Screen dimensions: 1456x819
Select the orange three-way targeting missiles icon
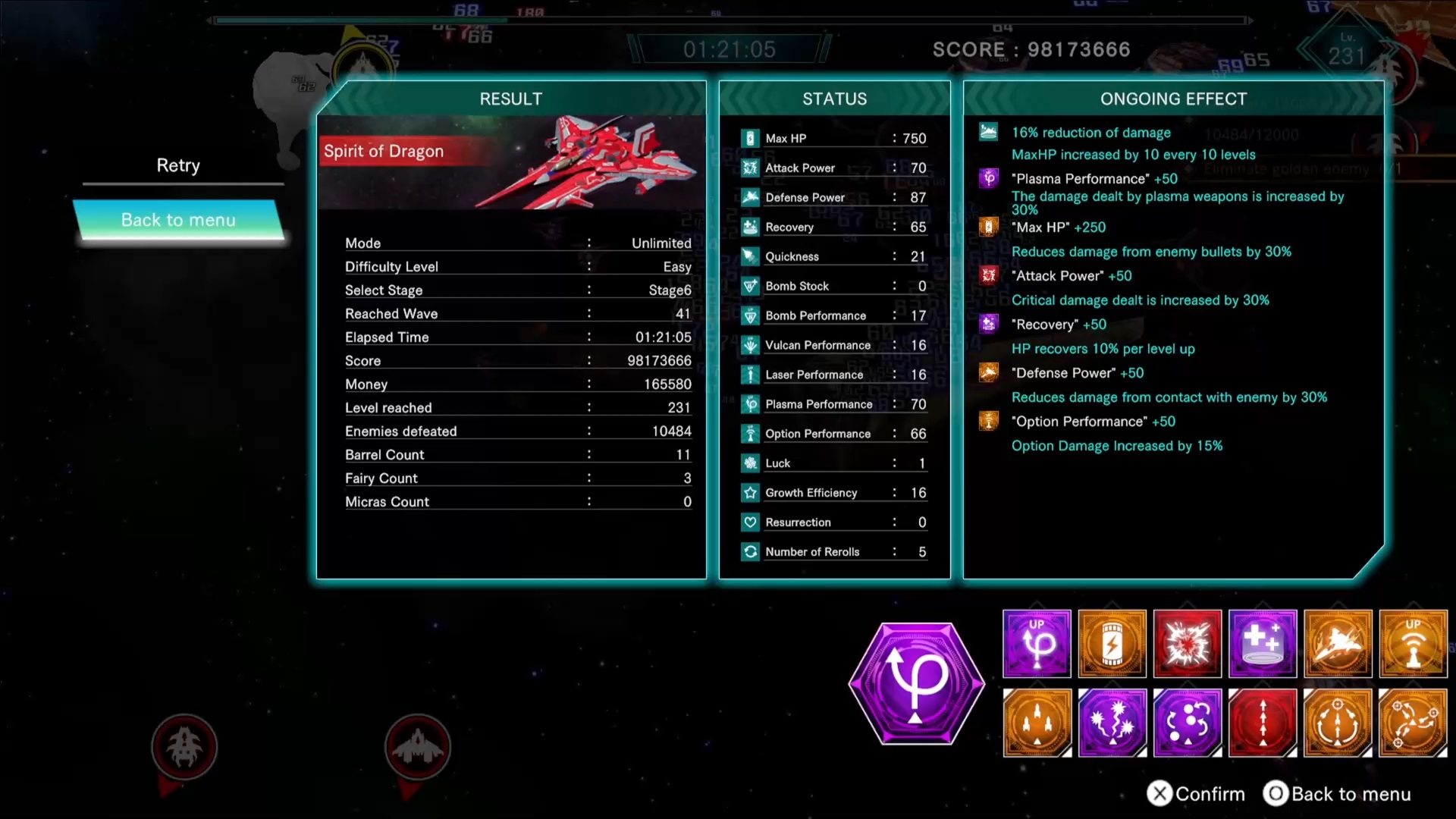coord(1413,723)
